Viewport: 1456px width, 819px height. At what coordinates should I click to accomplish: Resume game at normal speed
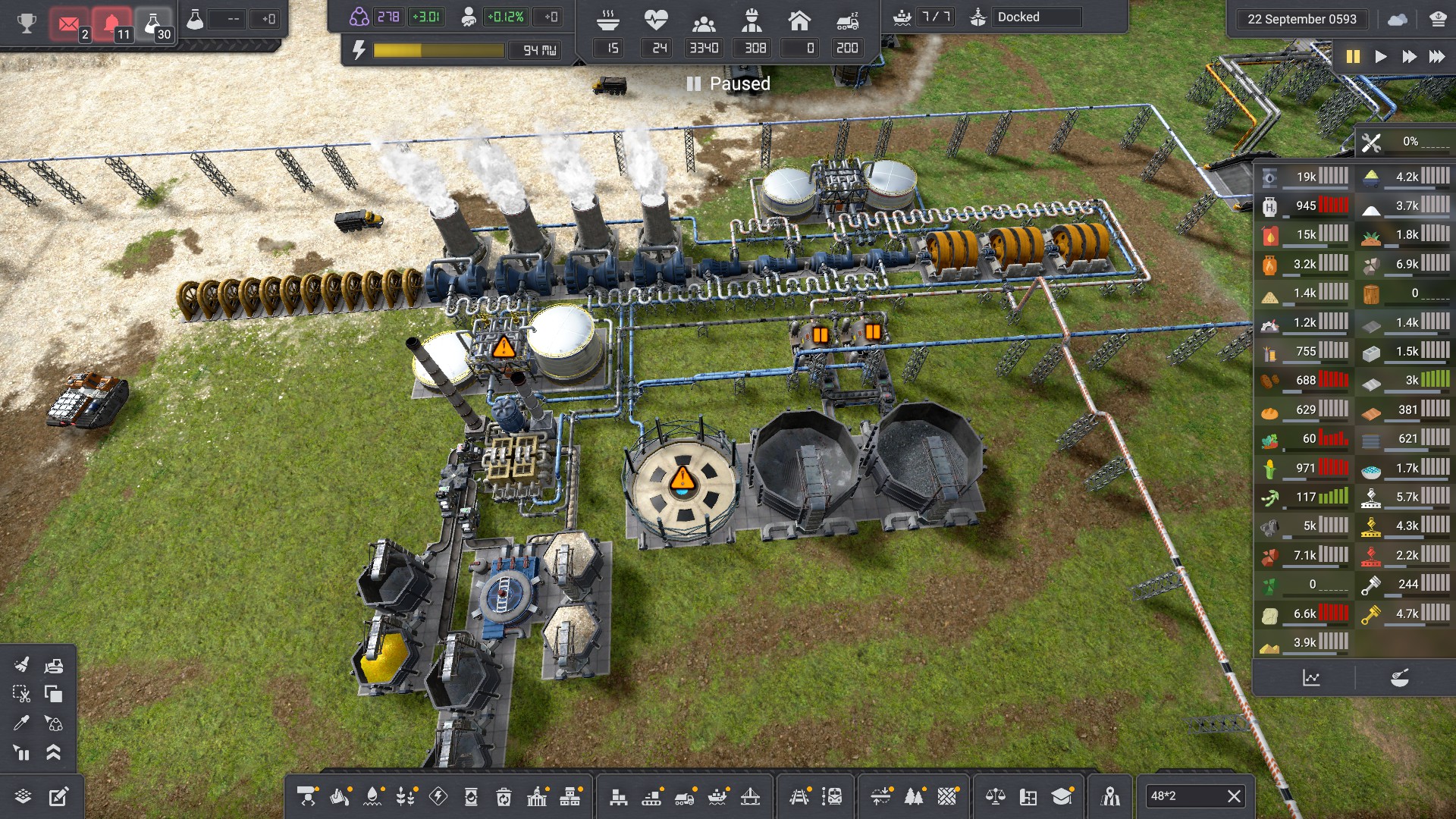(1381, 57)
